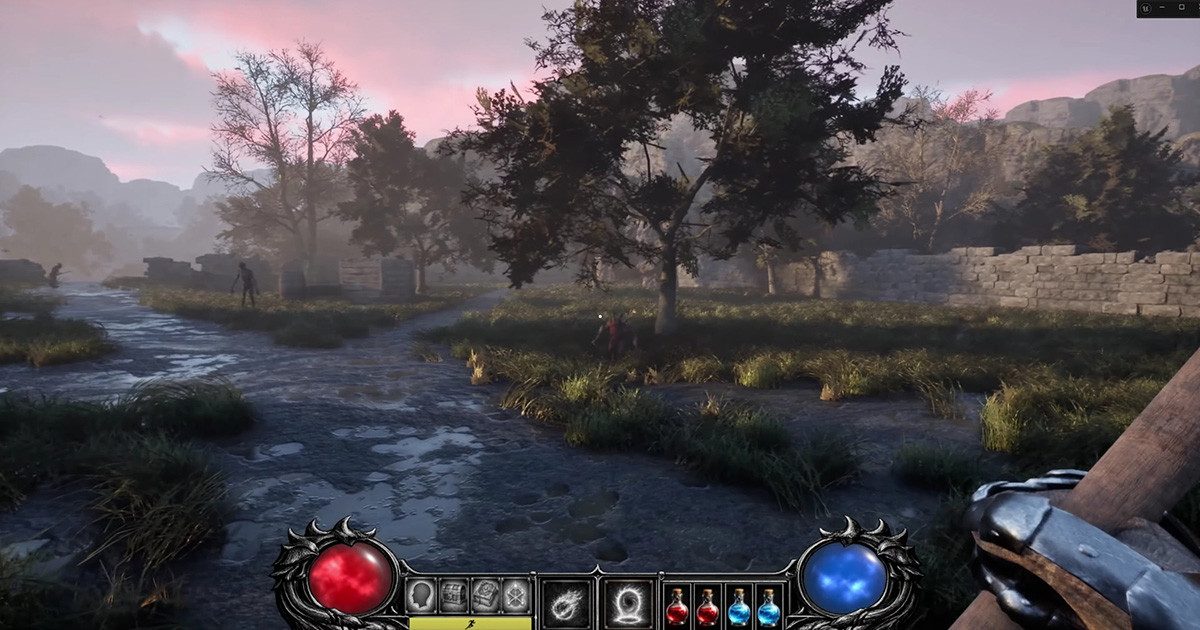Open the crossed weapons skills icon

click(516, 595)
